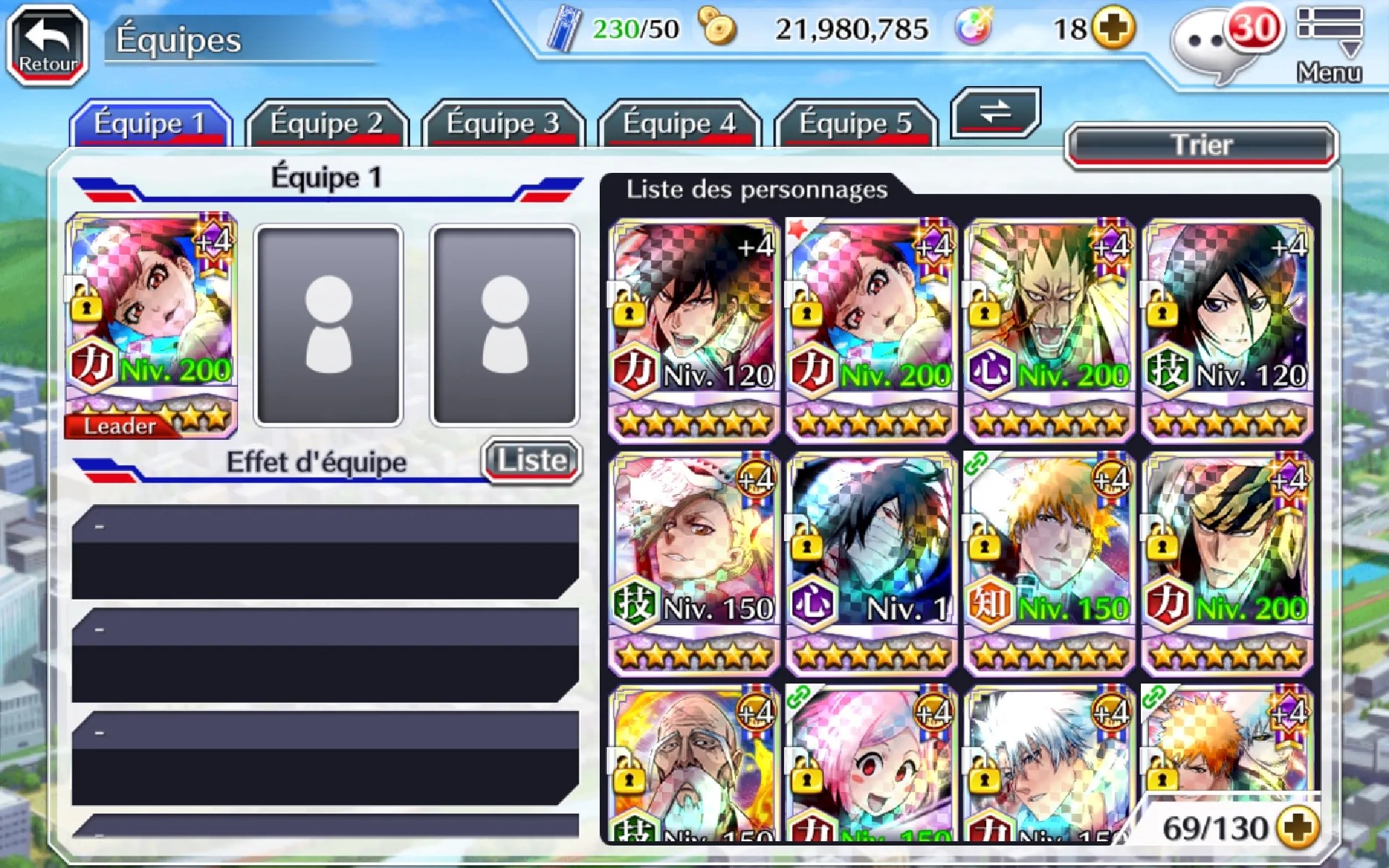This screenshot has width=1389, height=868.
Task: Switch to the Équipe 4 tab
Action: (679, 124)
